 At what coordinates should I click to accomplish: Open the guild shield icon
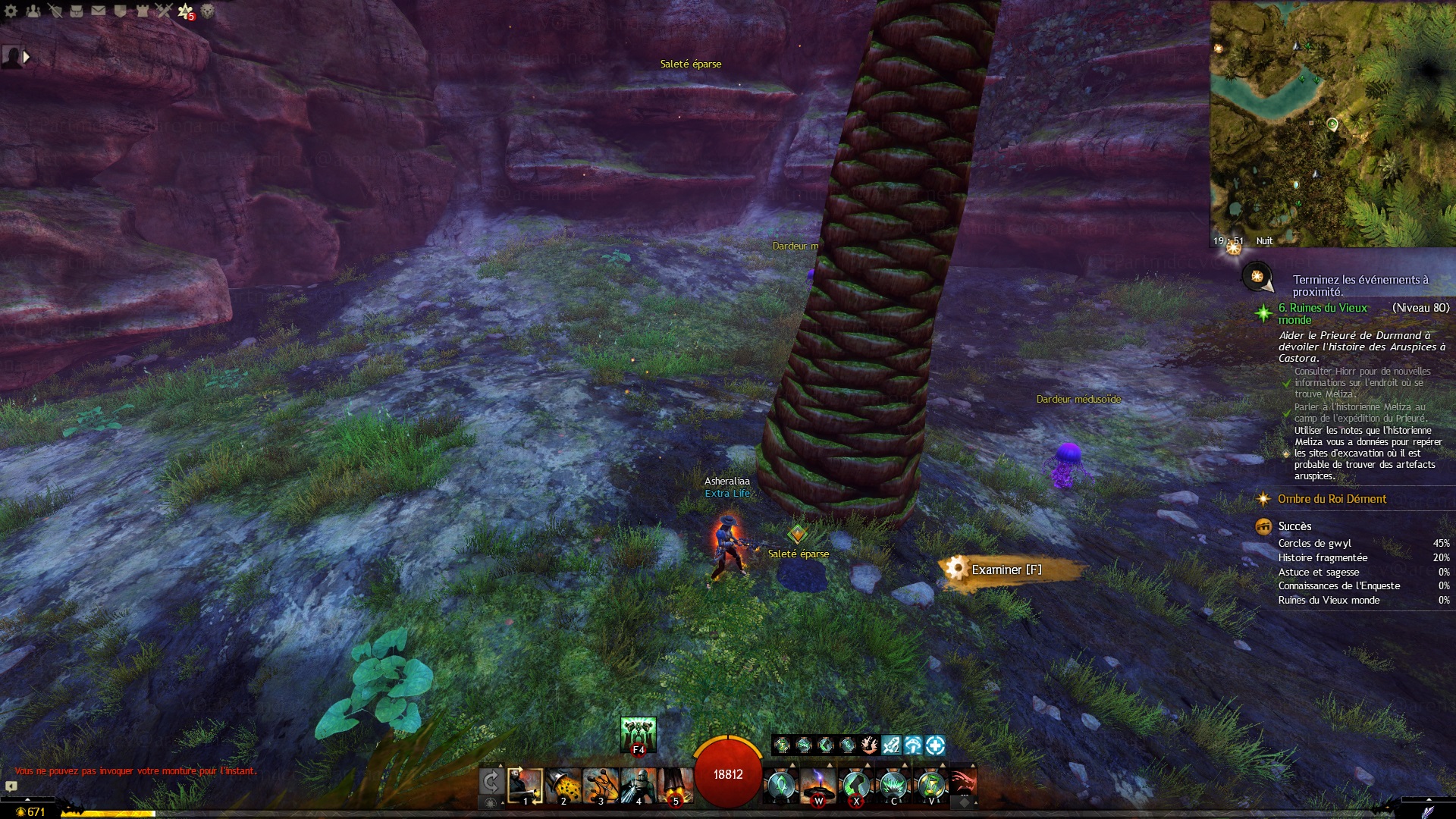pos(120,11)
